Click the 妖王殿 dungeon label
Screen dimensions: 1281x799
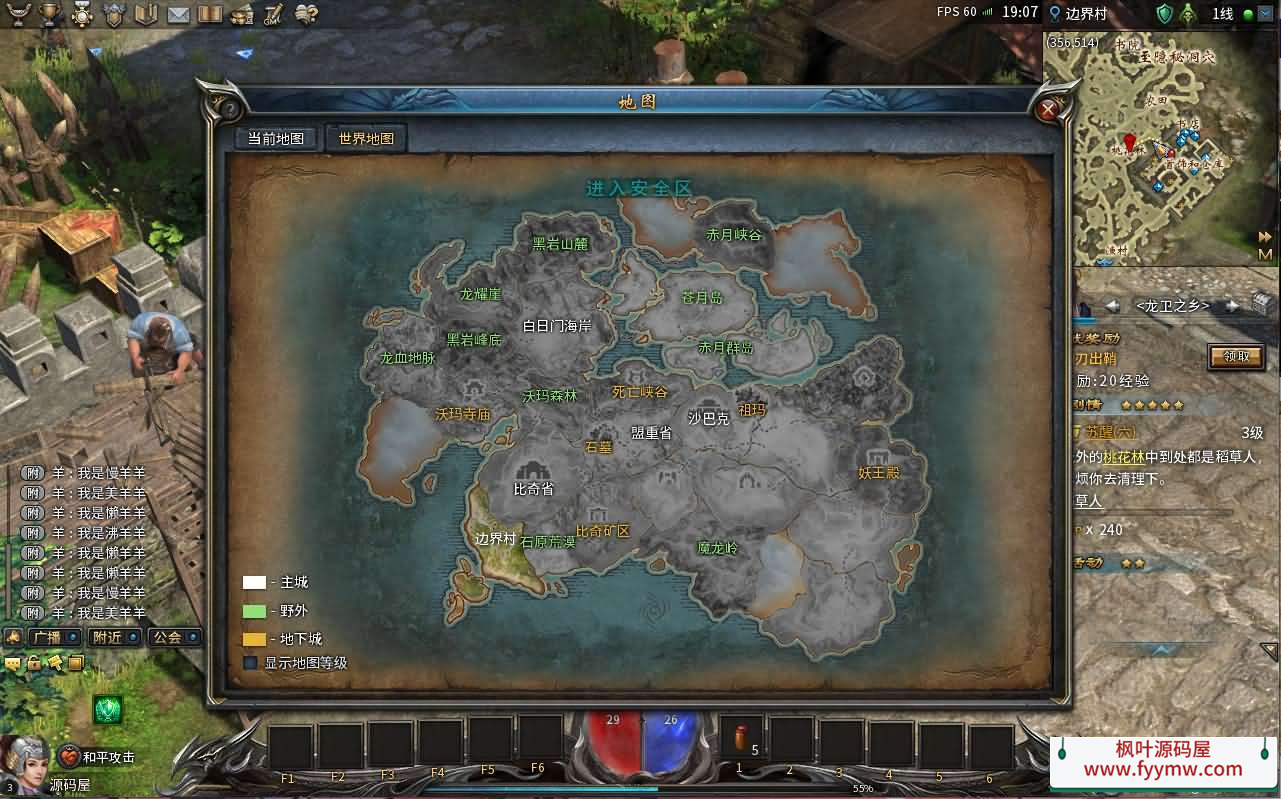point(879,472)
